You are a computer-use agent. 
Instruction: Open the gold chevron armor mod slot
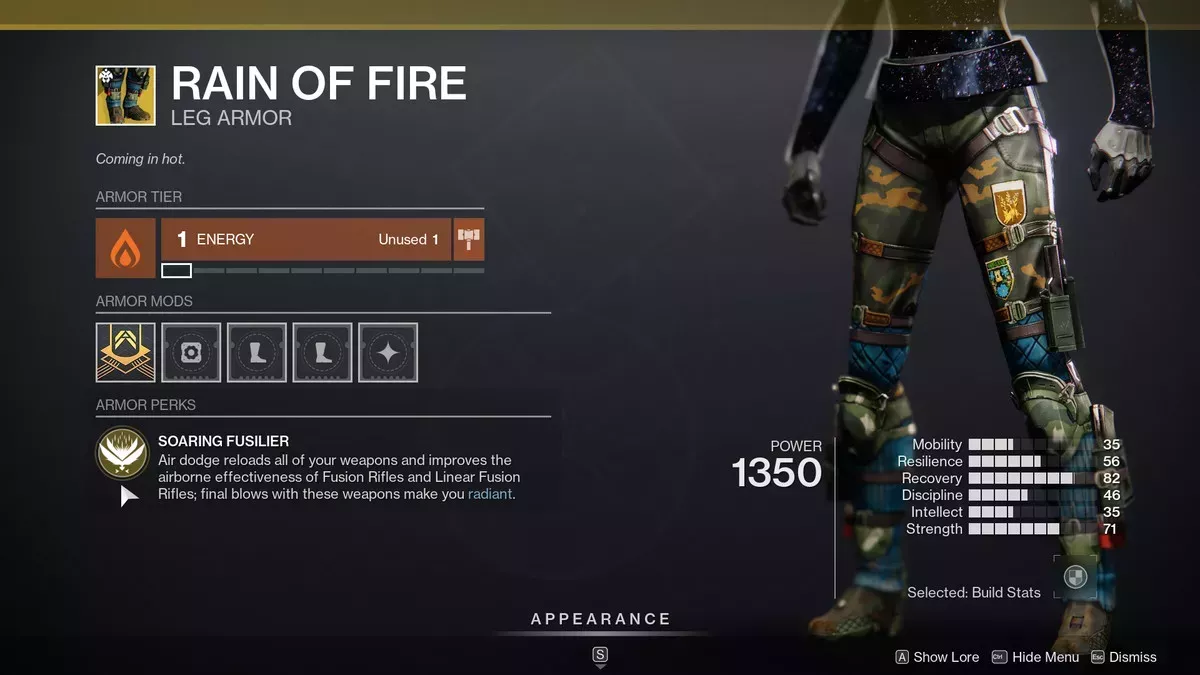(x=125, y=352)
